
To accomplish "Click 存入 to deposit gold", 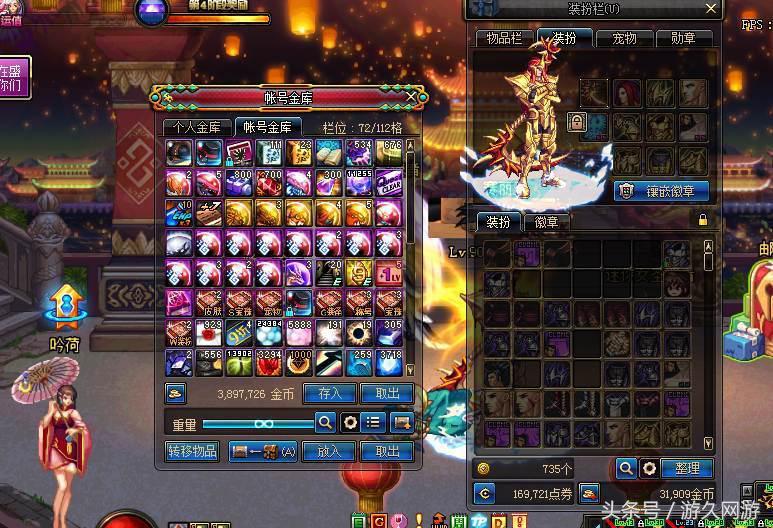I will (x=329, y=394).
